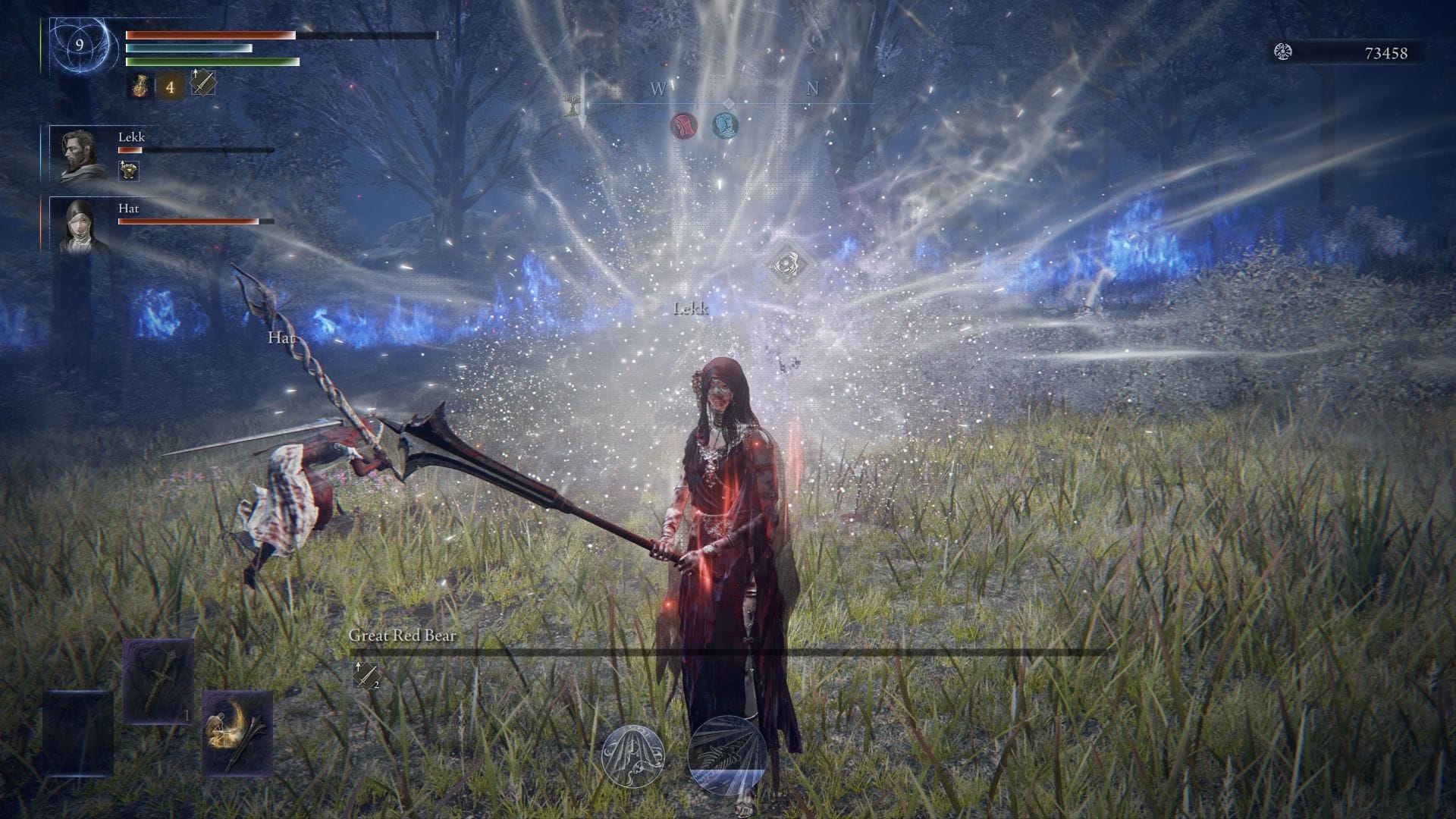Click the rune currency emblem beside 73458
This screenshot has height=819, width=1456.
[x=1284, y=52]
